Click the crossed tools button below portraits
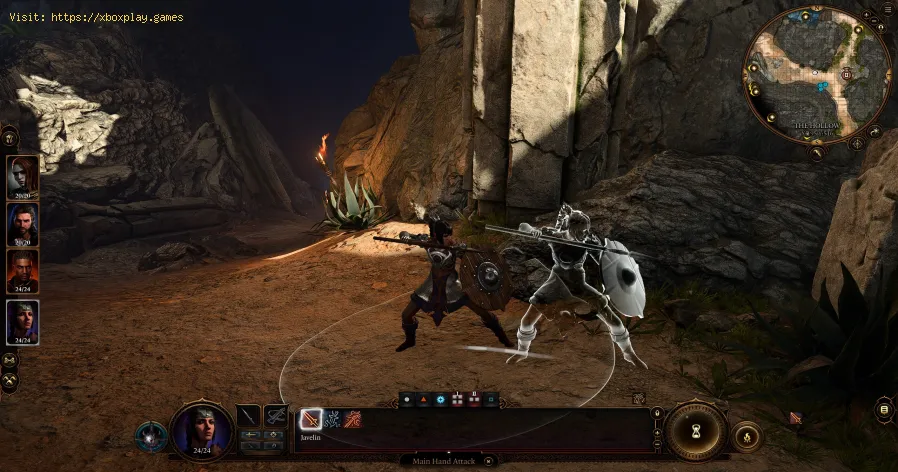Screen dimensions: 898x472 point(11,383)
